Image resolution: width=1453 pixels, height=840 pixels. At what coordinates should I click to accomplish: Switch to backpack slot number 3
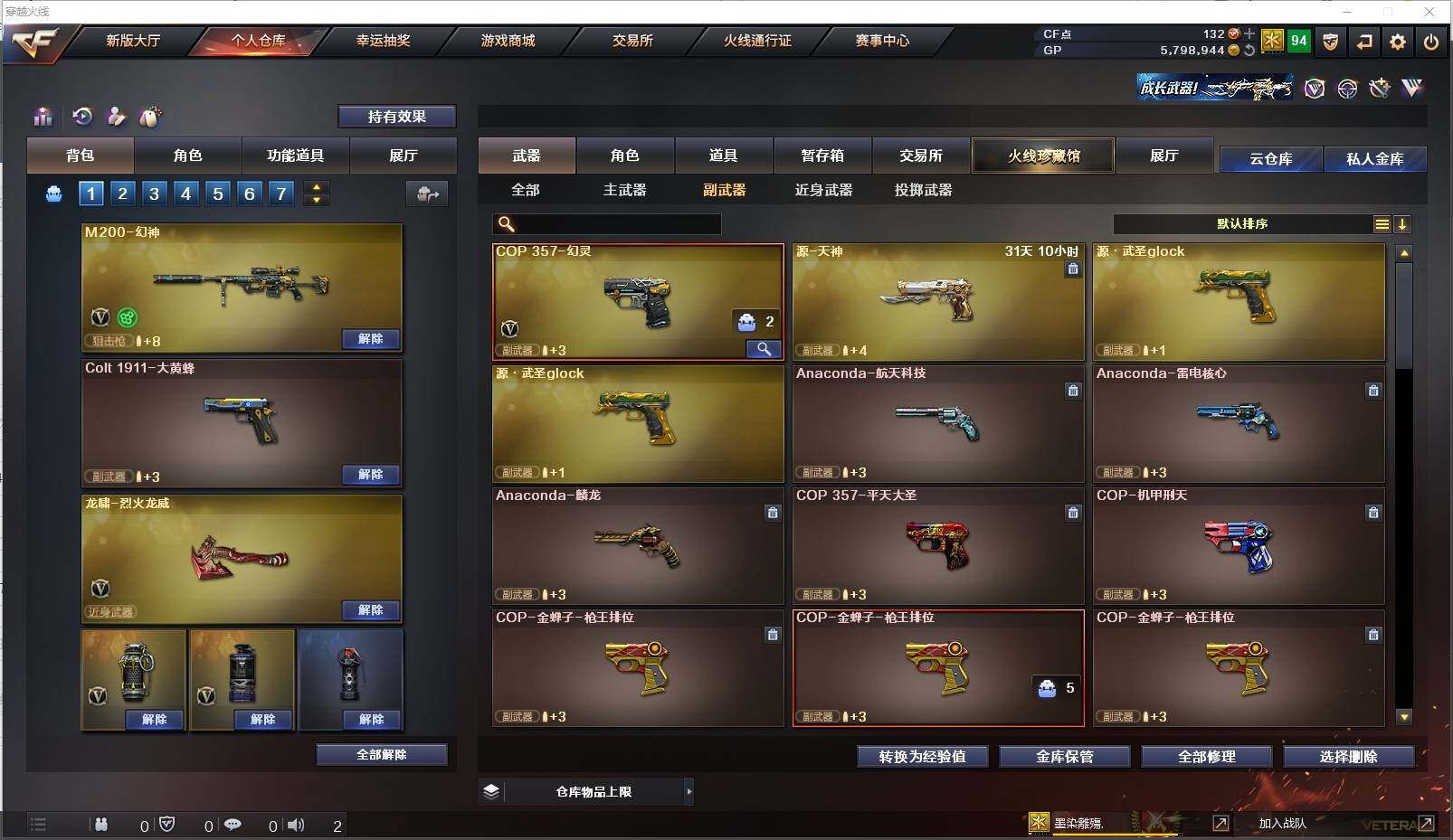155,193
